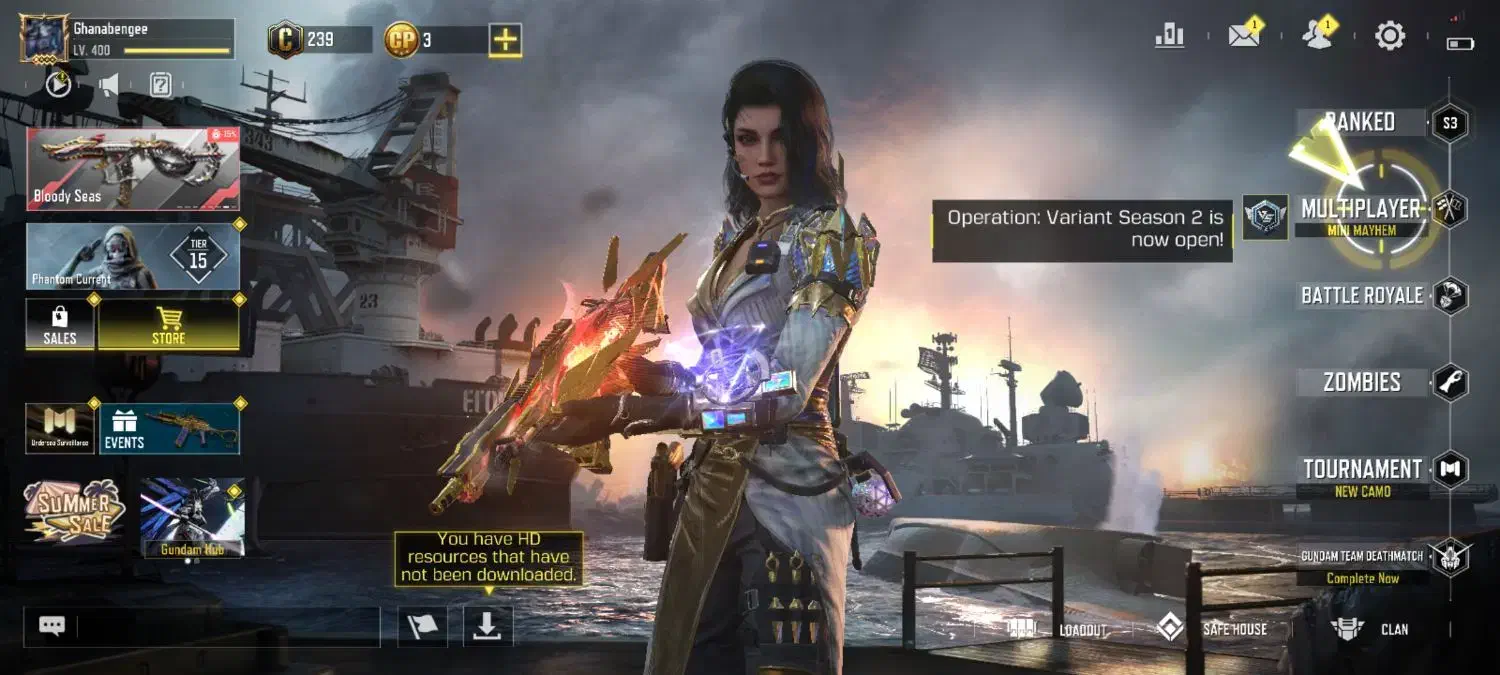Open the Events panel

click(167, 429)
